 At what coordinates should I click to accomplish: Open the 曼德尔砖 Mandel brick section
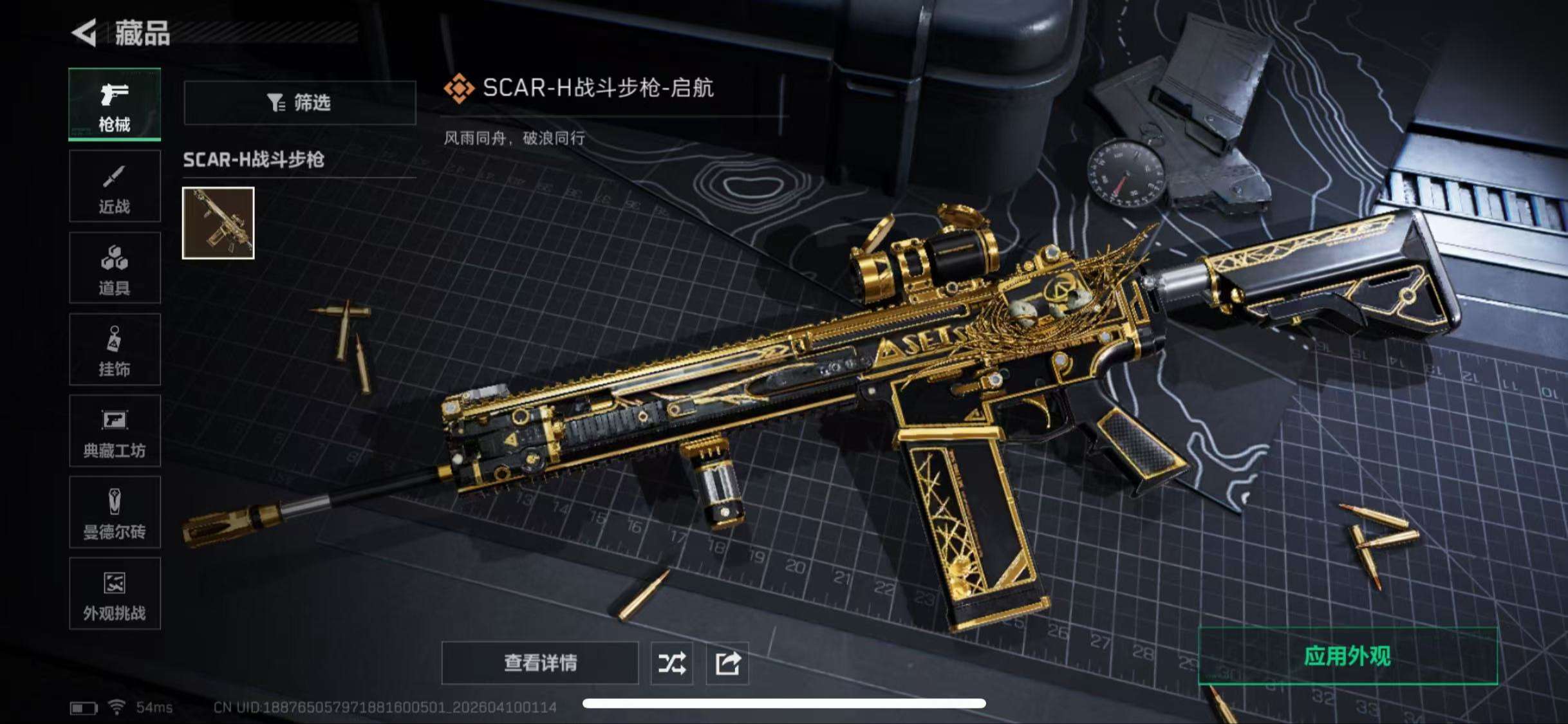point(115,513)
